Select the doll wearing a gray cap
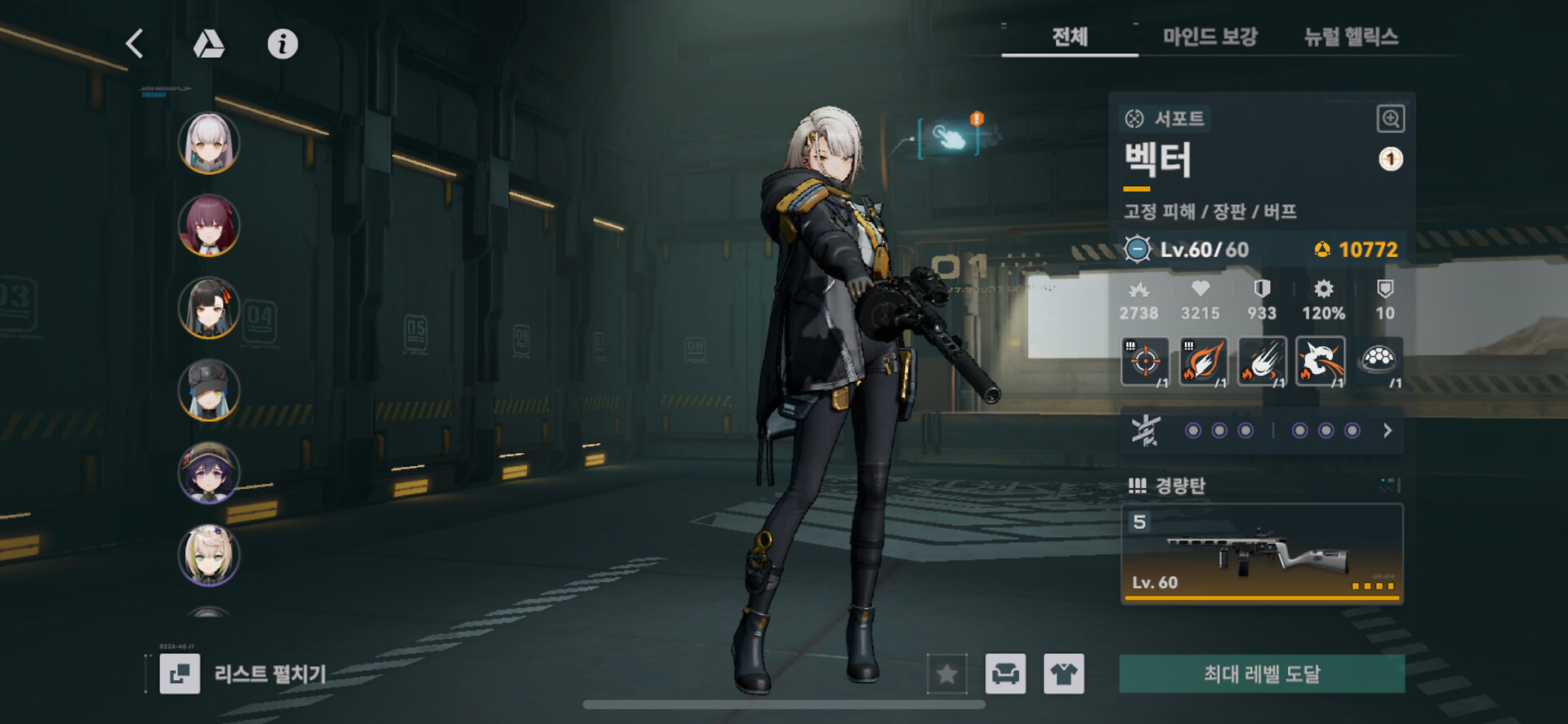This screenshot has width=1568, height=724. (209, 390)
